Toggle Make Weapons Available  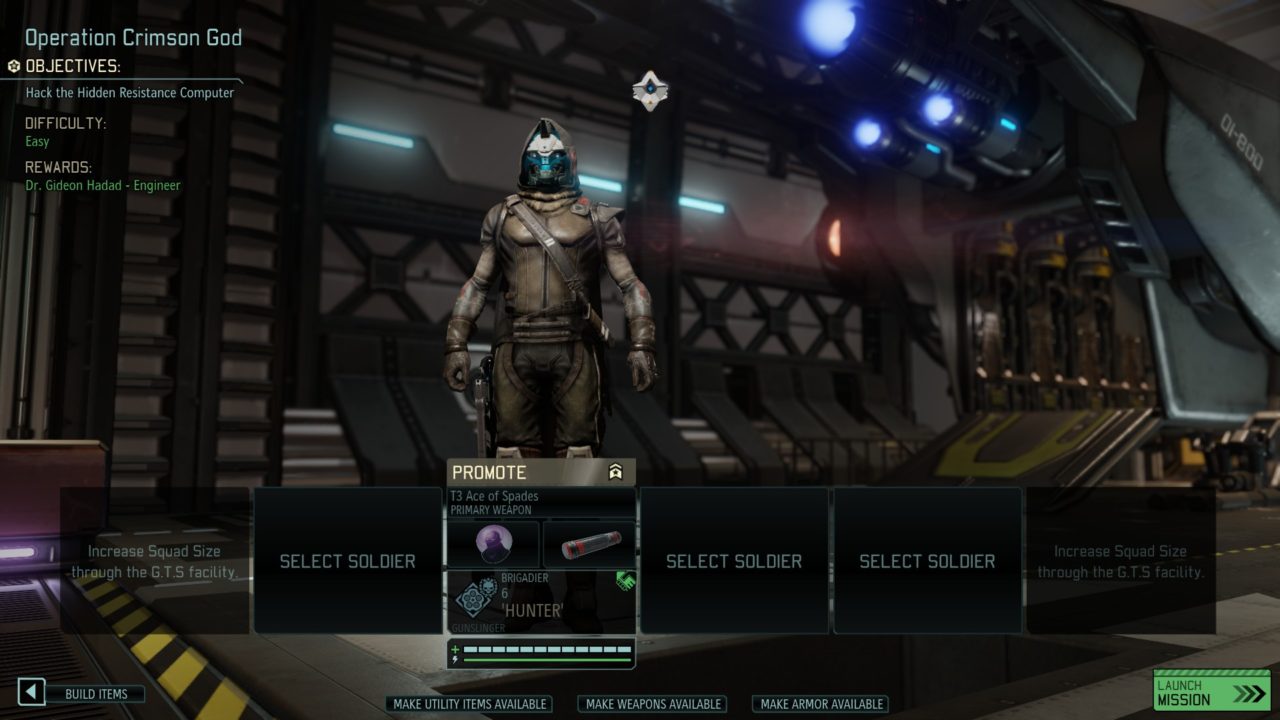(651, 704)
